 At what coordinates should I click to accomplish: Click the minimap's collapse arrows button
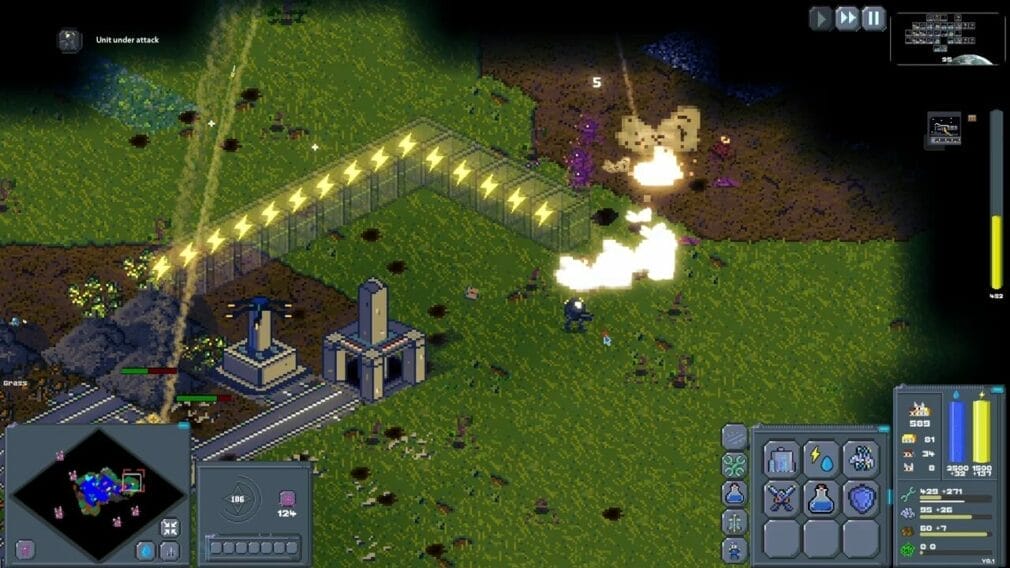pyautogui.click(x=170, y=527)
